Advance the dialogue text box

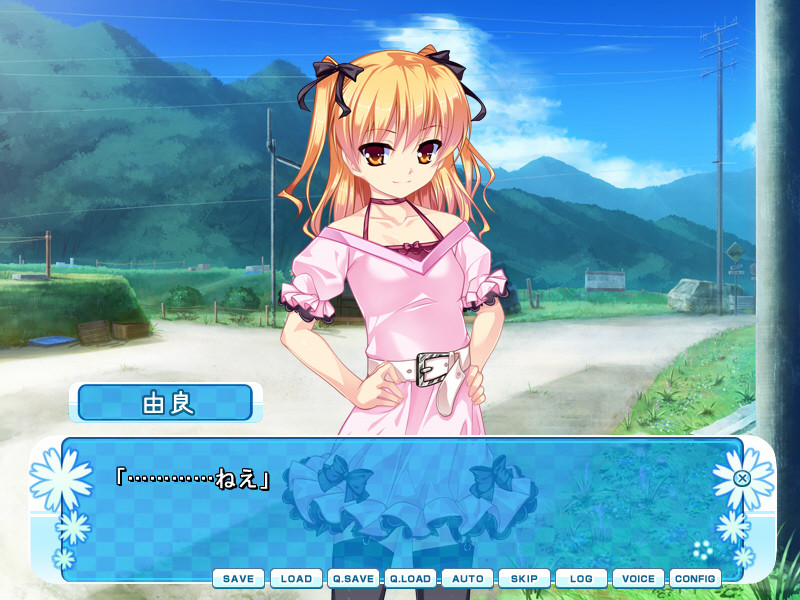(x=400, y=510)
